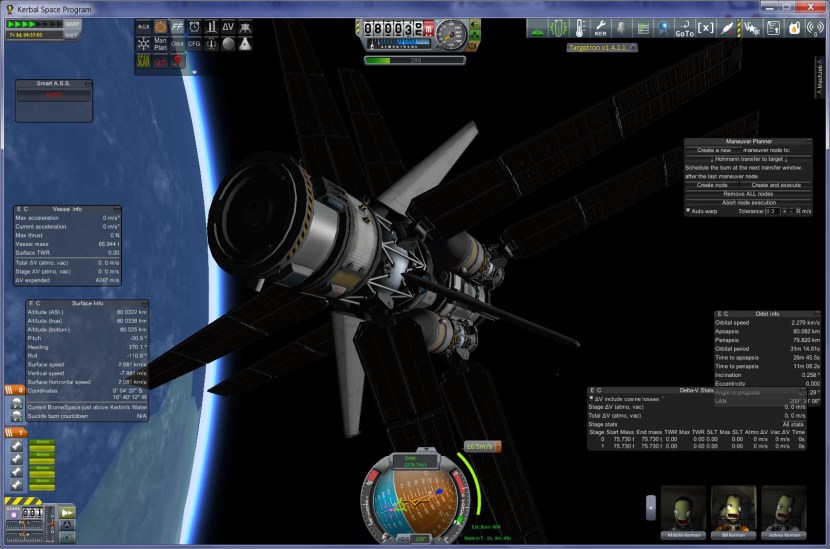
Task: Toggle the Auto-warp checkbox
Action: [x=688, y=211]
